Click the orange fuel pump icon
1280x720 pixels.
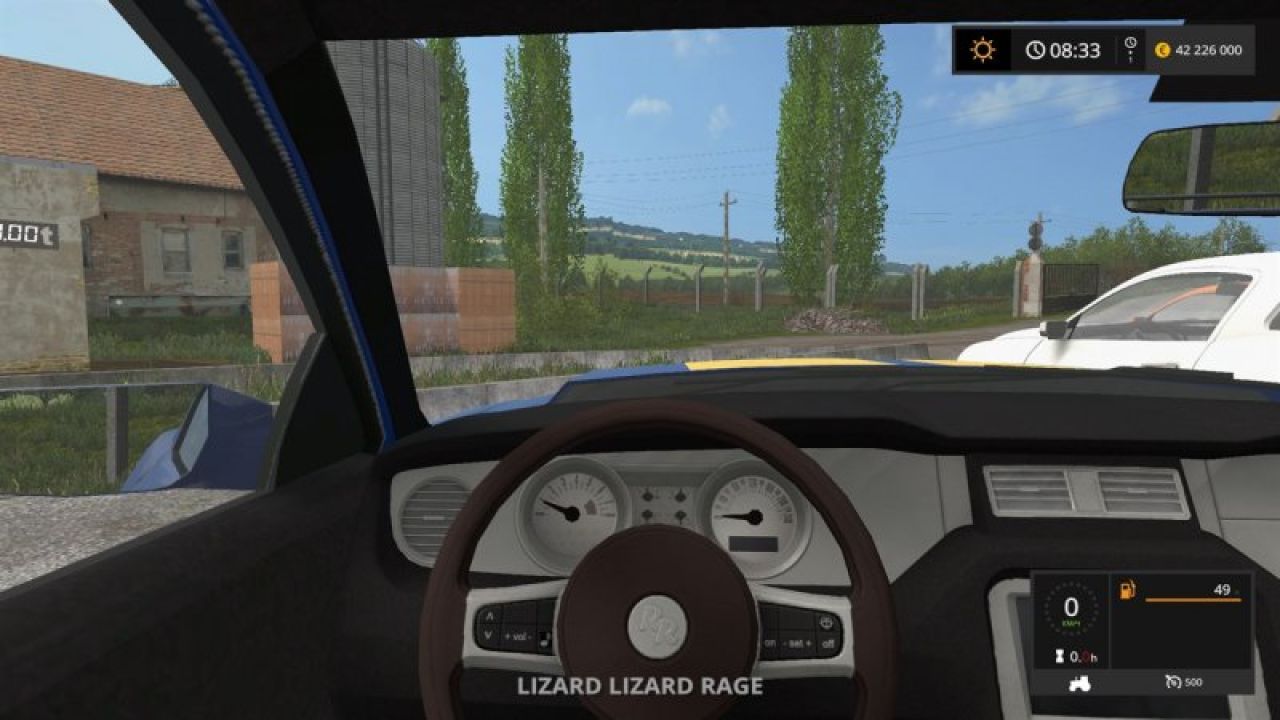click(x=1128, y=590)
